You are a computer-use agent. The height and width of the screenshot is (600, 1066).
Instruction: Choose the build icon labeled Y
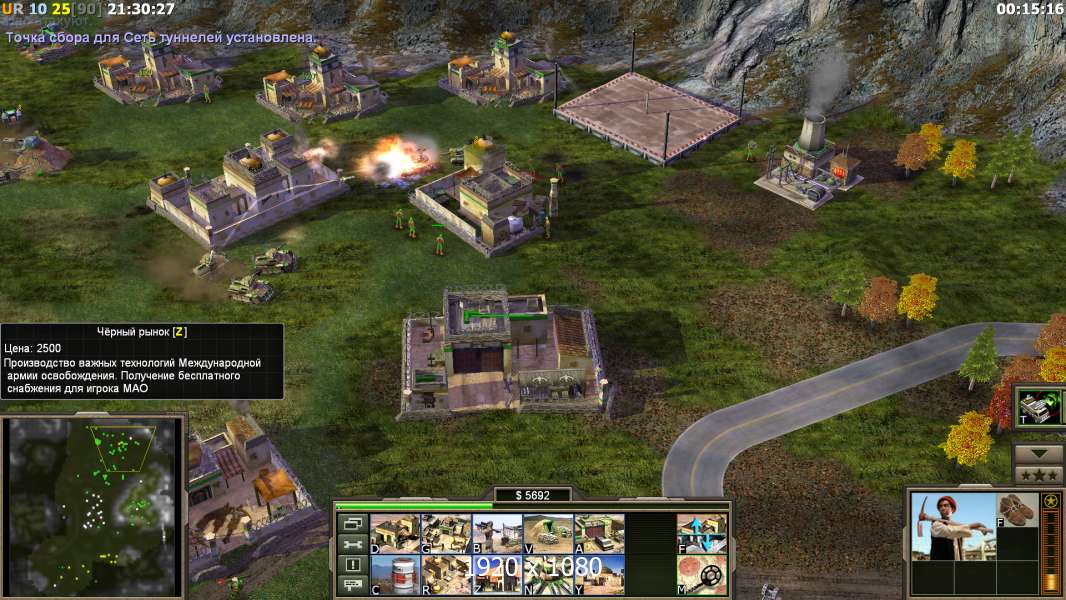599,574
